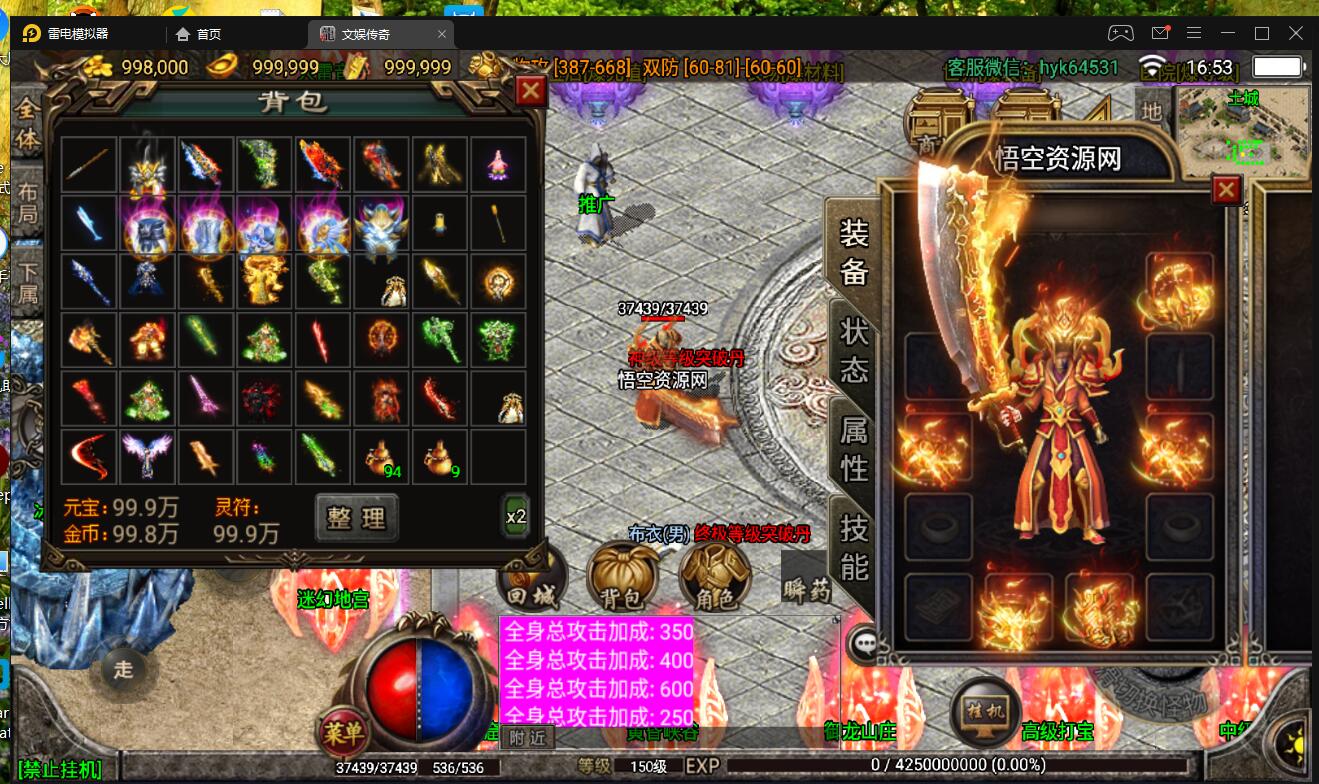Show the 技能 skills tab
The image size is (1319, 784).
pos(853,546)
